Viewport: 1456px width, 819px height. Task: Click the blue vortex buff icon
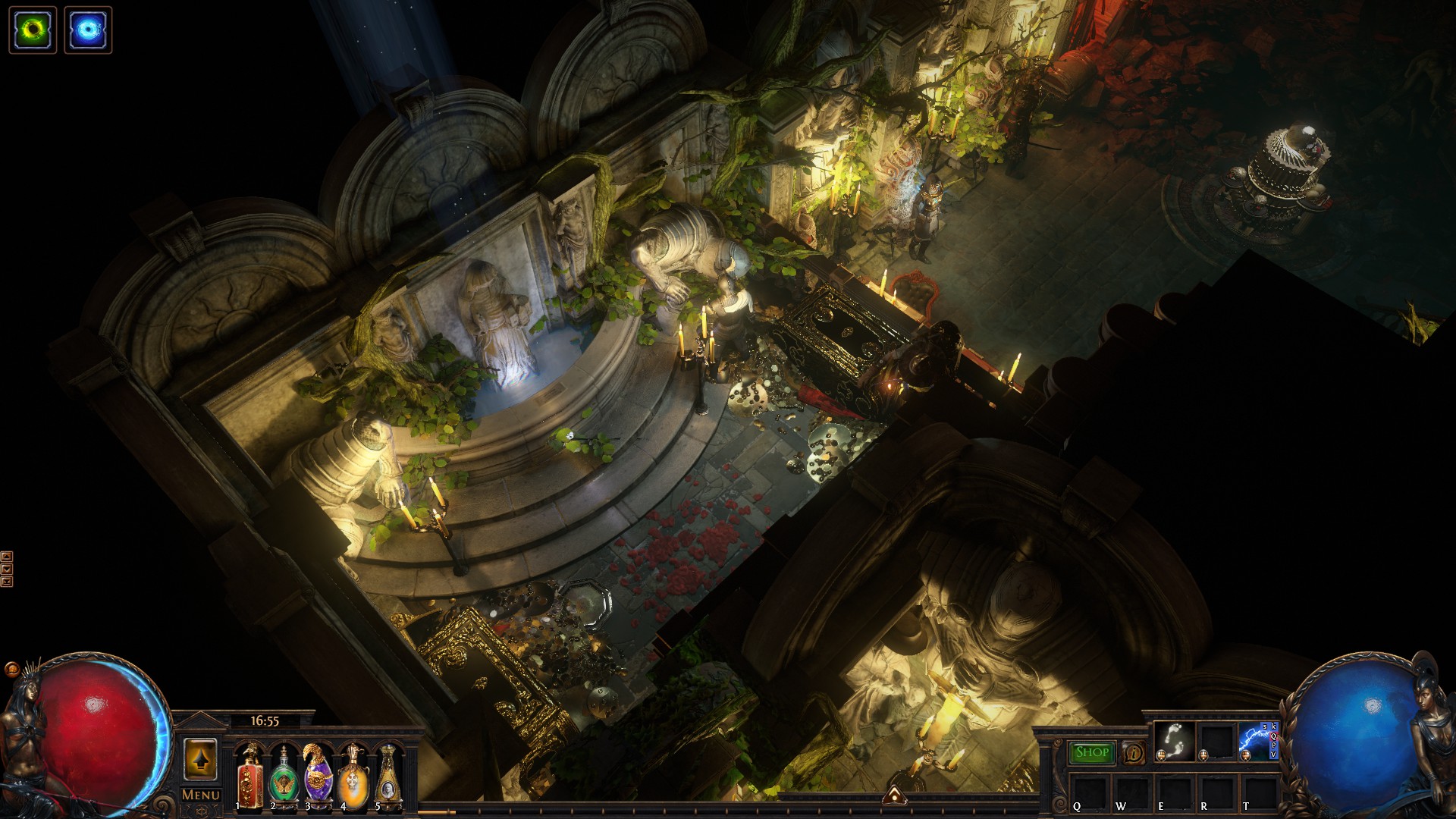tap(88, 30)
